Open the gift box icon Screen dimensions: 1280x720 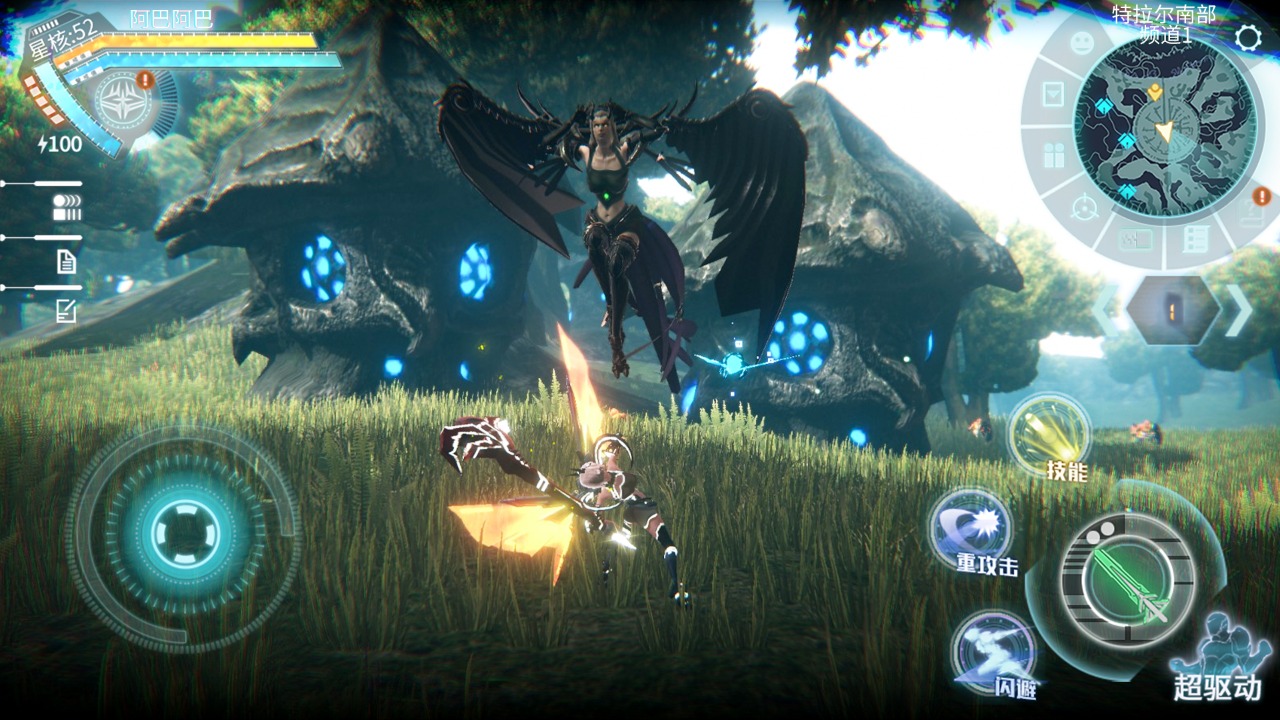tap(1054, 156)
